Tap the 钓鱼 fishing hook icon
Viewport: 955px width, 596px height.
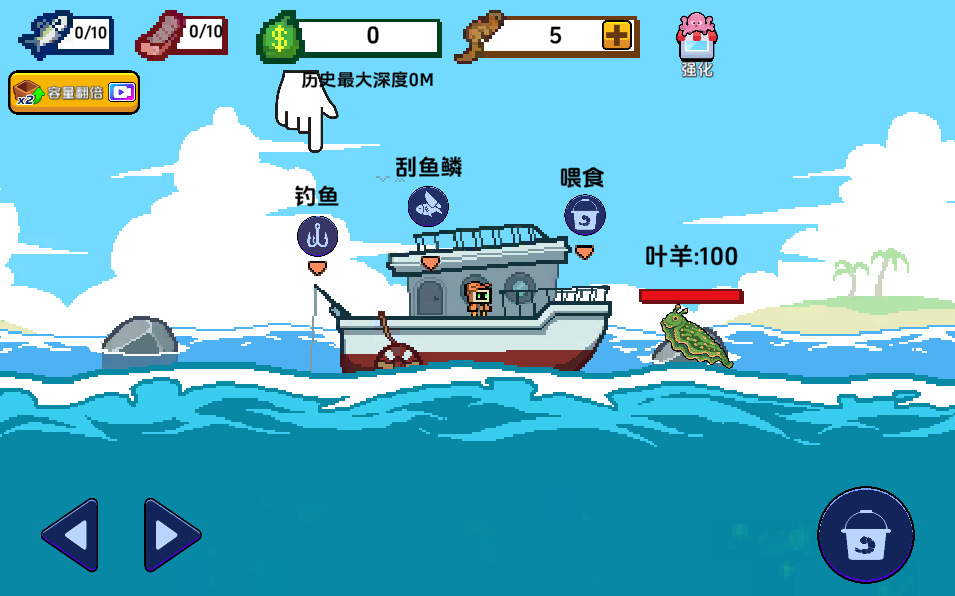[x=317, y=237]
